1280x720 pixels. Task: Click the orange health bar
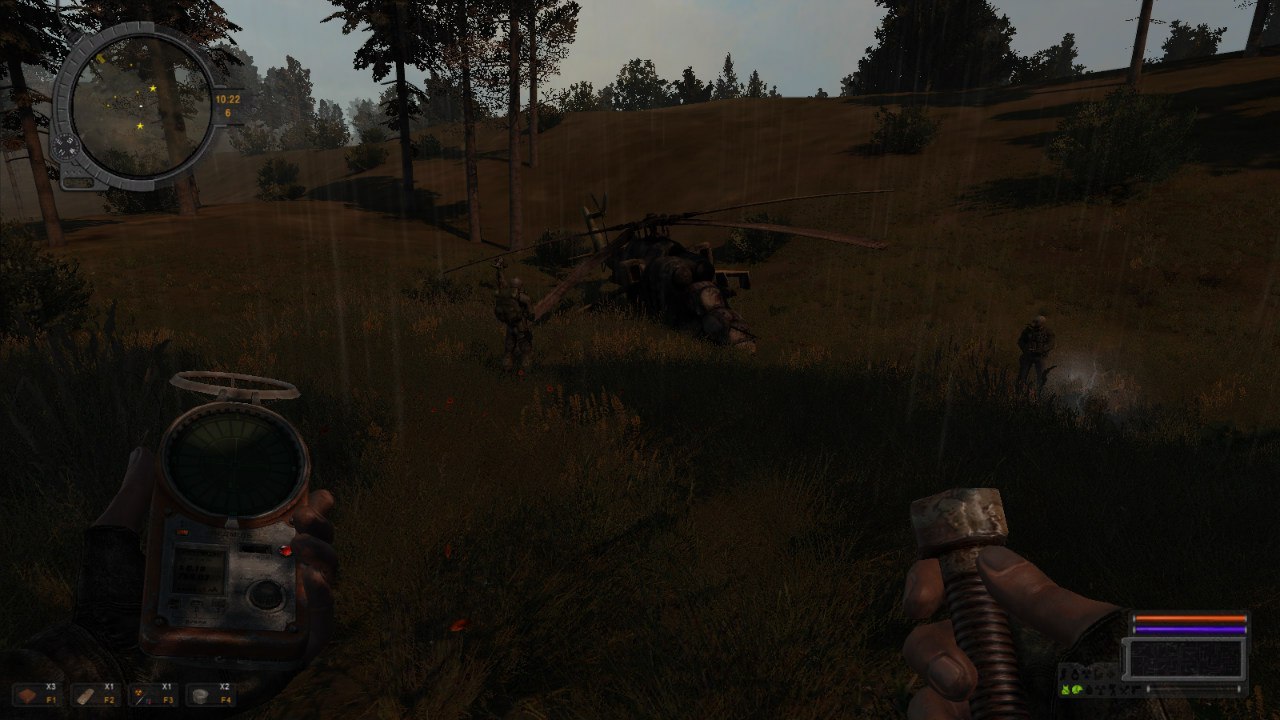(1190, 618)
